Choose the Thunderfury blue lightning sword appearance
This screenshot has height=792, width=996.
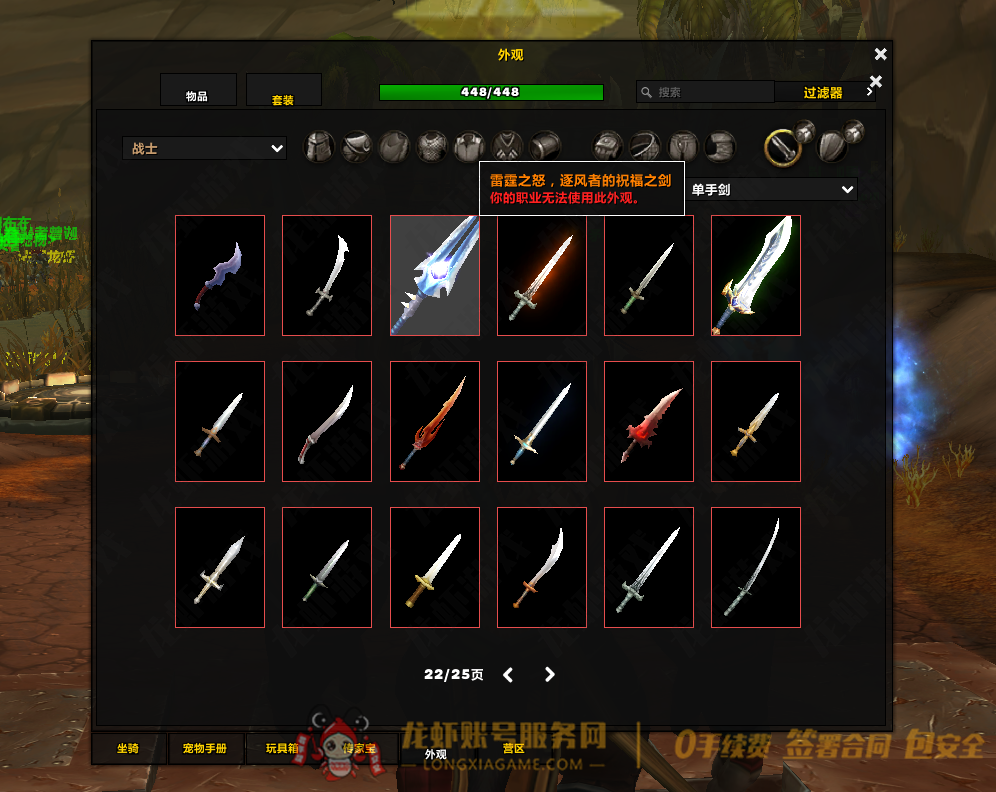click(x=434, y=275)
